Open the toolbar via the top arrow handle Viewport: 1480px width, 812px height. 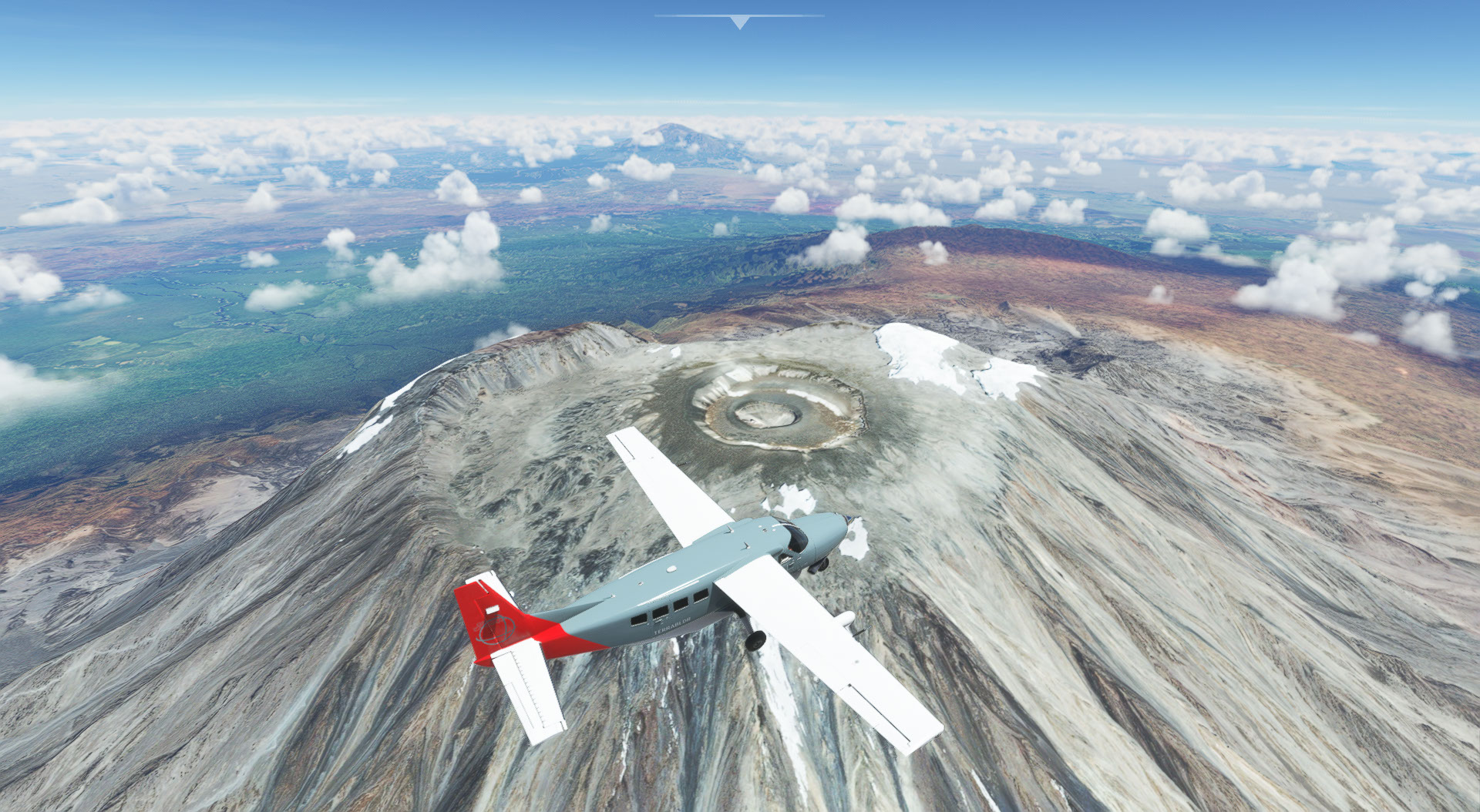pyautogui.click(x=739, y=22)
